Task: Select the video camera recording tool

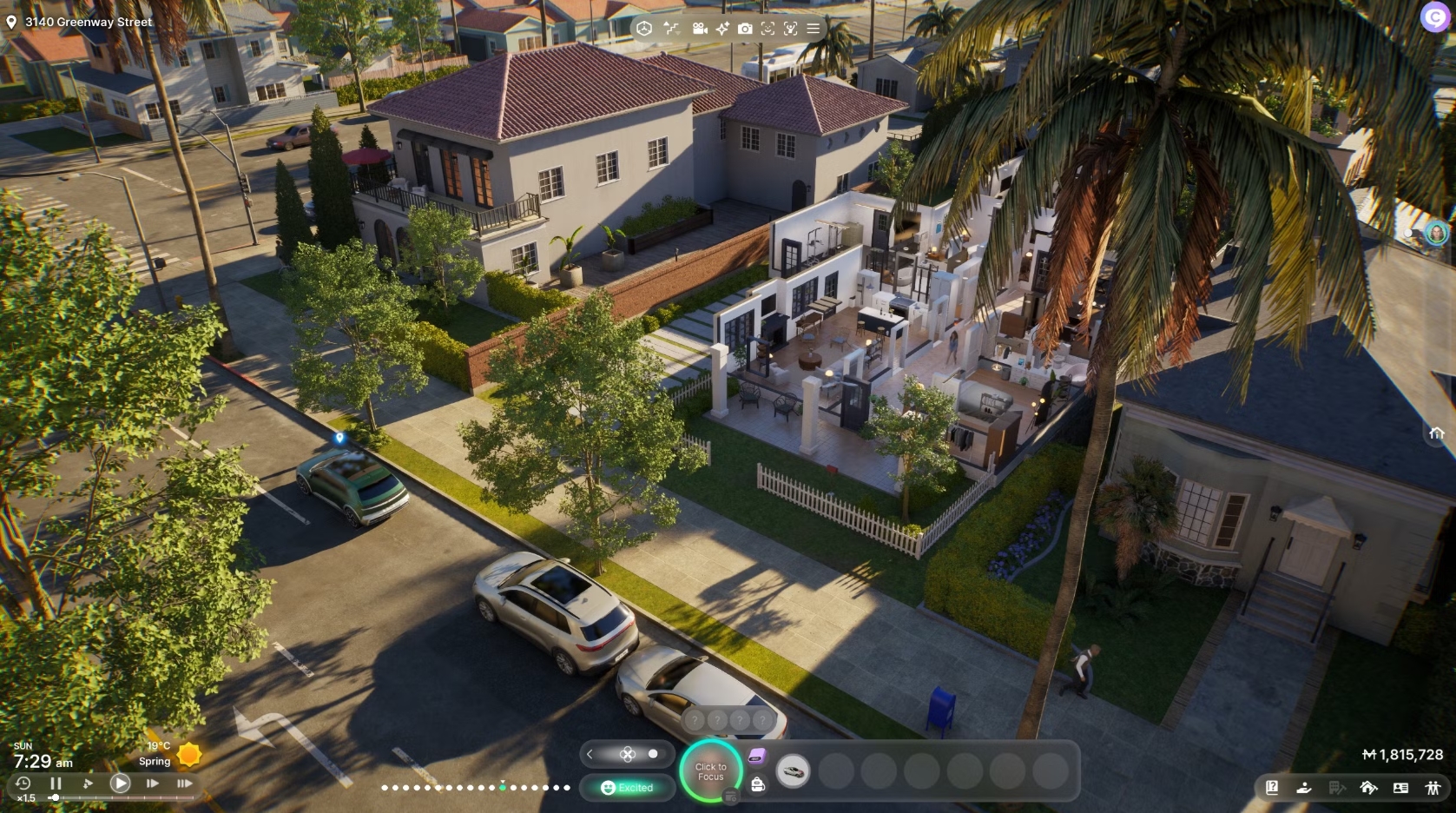Action: point(700,29)
